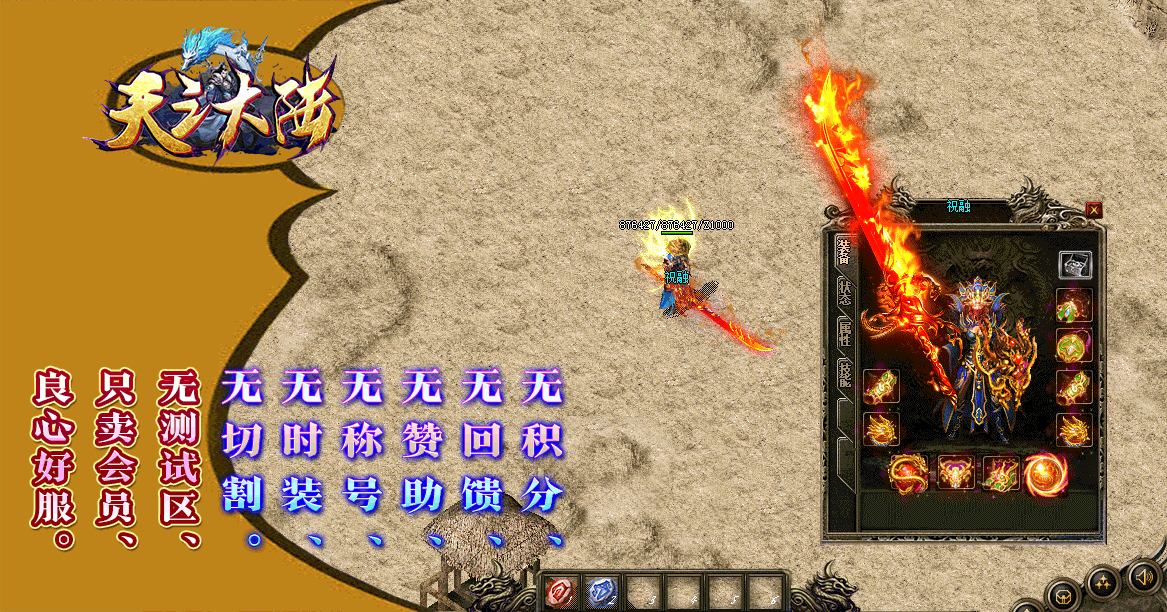Use the blue rune in hotbar slot 2
The width and height of the screenshot is (1167, 612).
coord(601,592)
